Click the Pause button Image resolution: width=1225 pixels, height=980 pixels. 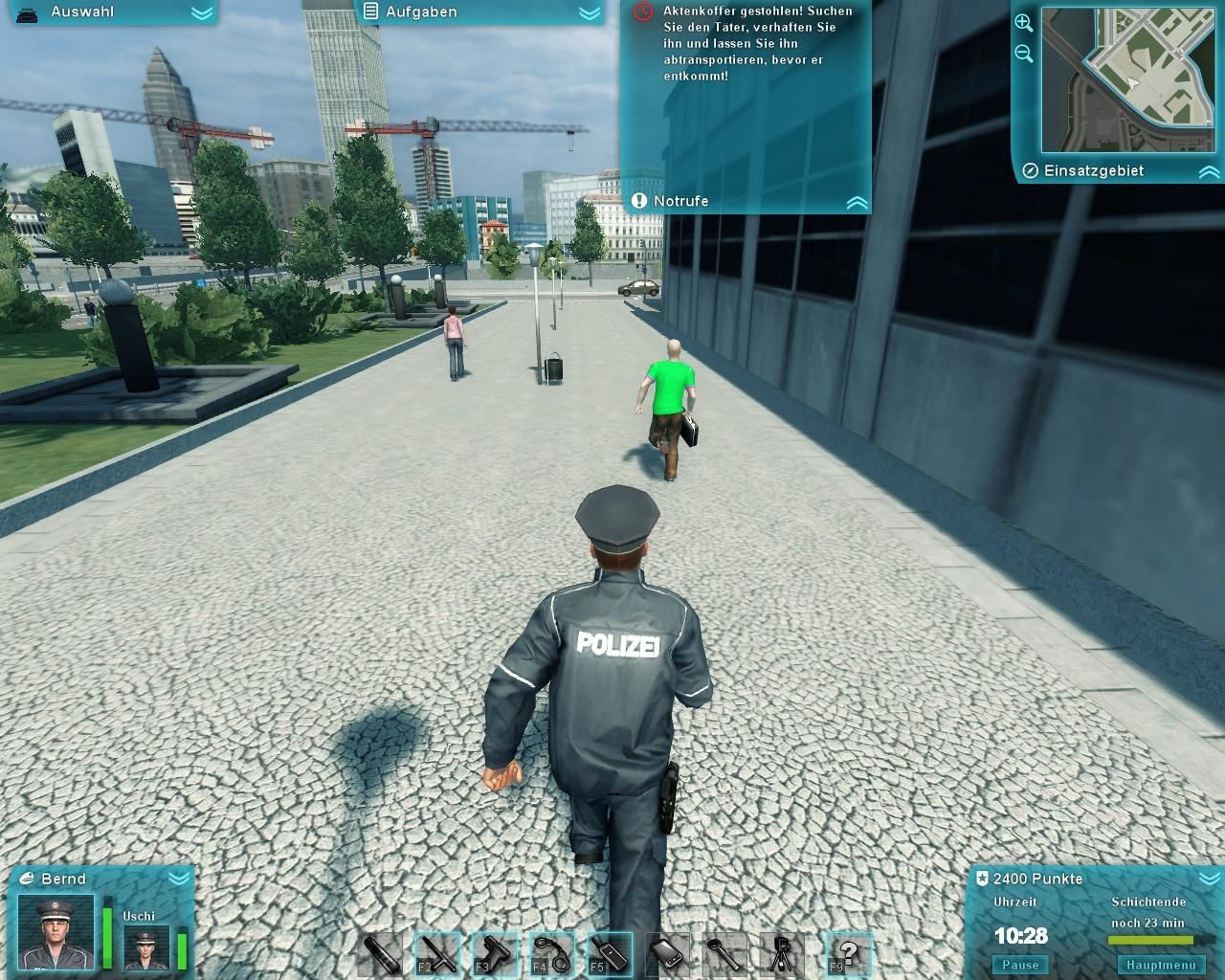pyautogui.click(x=1020, y=965)
